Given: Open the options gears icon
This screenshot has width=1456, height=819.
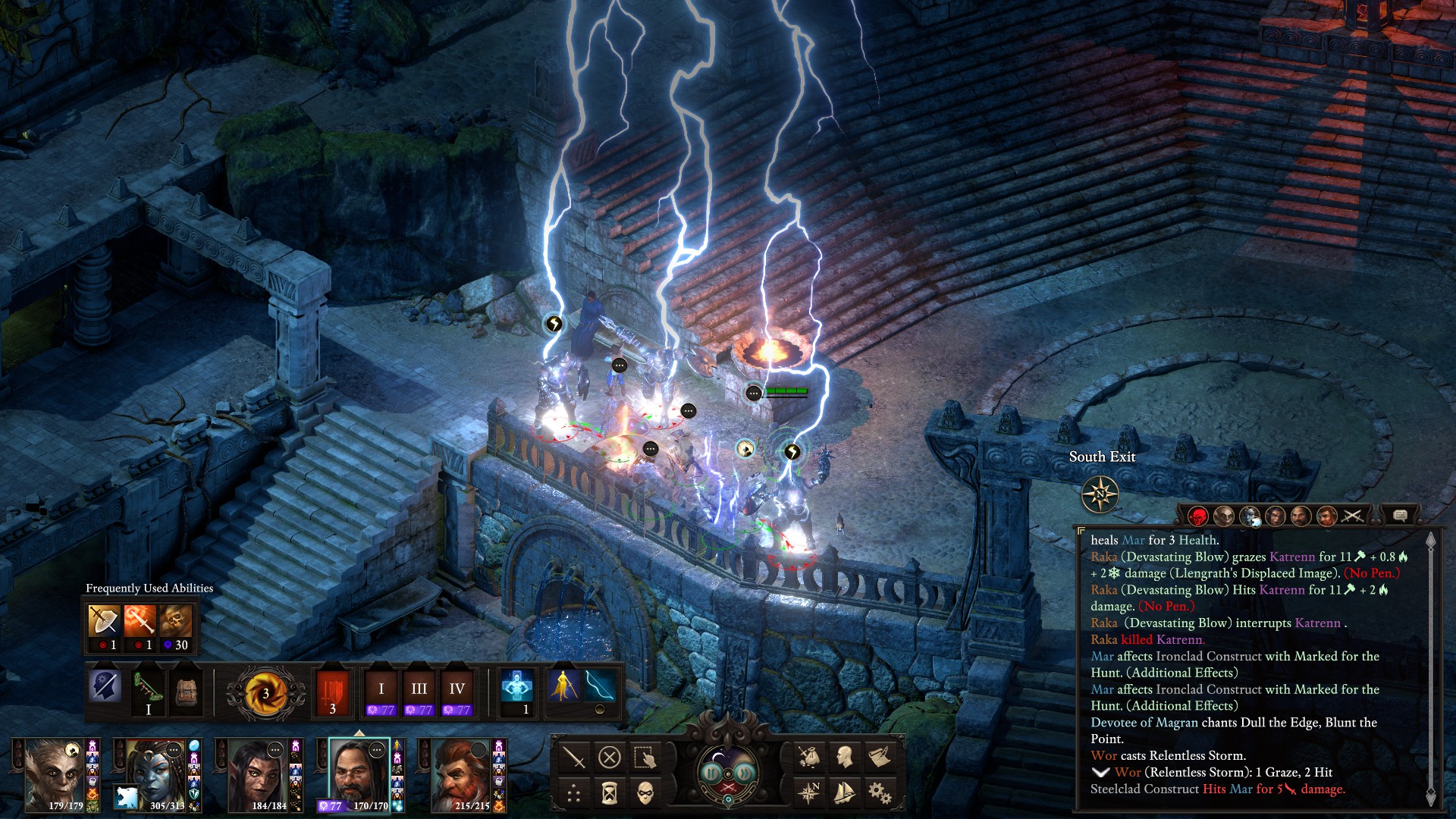Looking at the screenshot, I should coord(880,793).
